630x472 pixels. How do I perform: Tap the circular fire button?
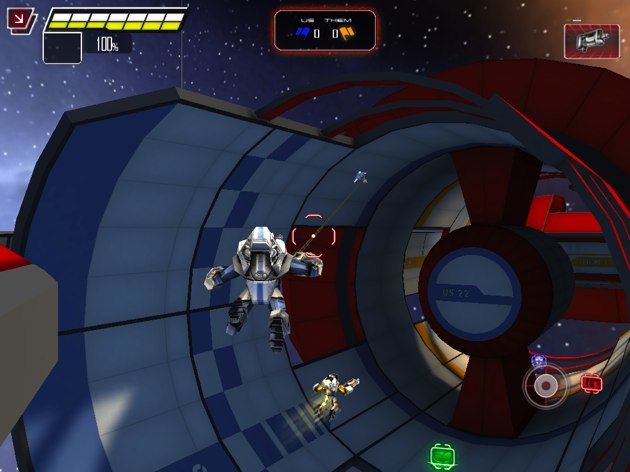coord(545,385)
